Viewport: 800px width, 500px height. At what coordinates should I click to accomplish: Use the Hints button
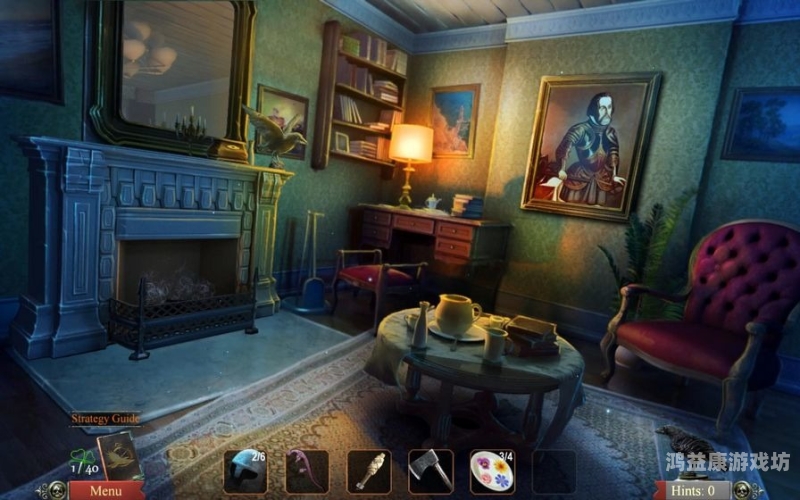pyautogui.click(x=692, y=491)
